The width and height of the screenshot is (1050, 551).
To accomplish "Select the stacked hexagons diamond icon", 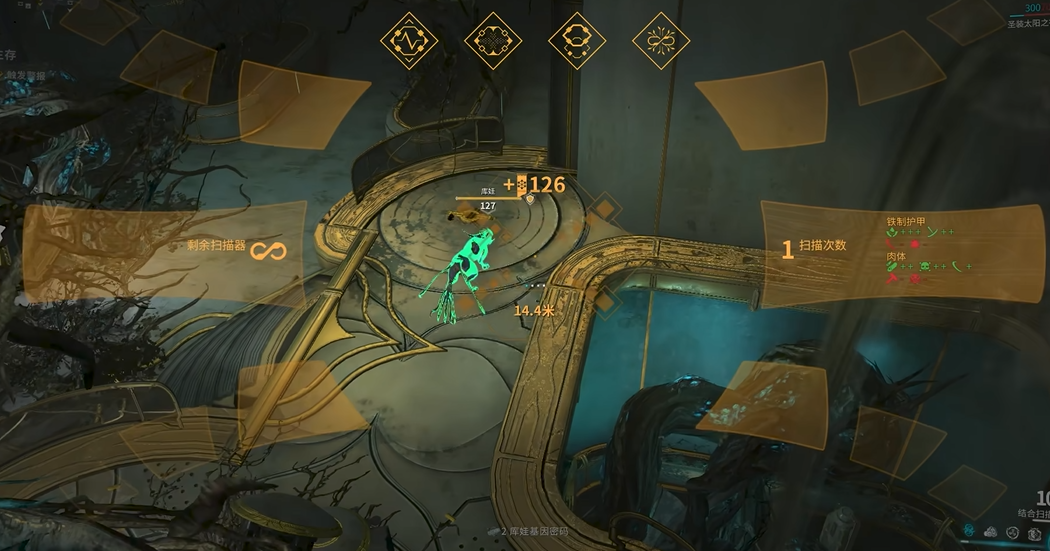I will 577,41.
